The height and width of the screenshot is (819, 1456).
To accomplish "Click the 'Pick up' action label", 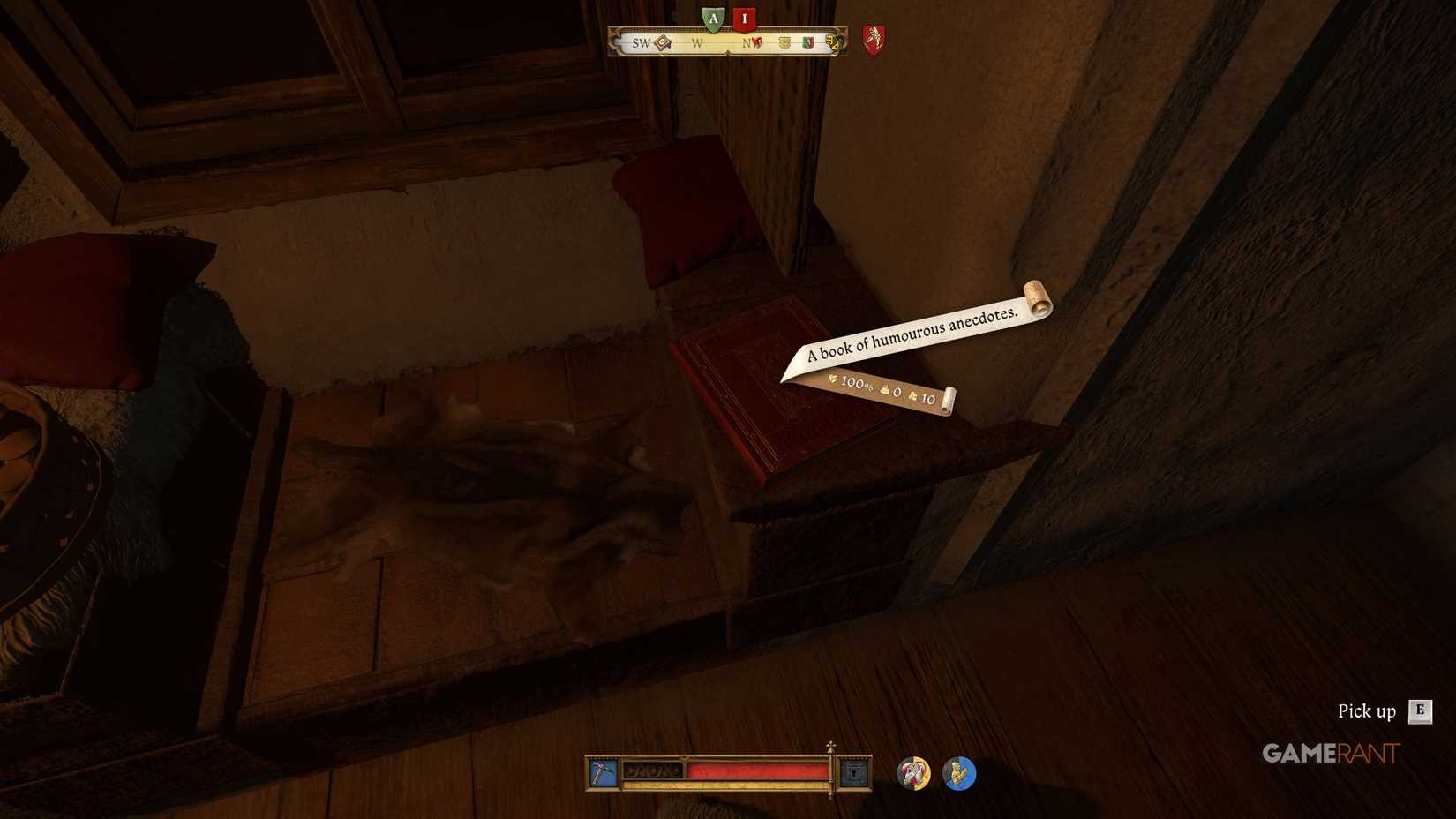I will 1364,710.
